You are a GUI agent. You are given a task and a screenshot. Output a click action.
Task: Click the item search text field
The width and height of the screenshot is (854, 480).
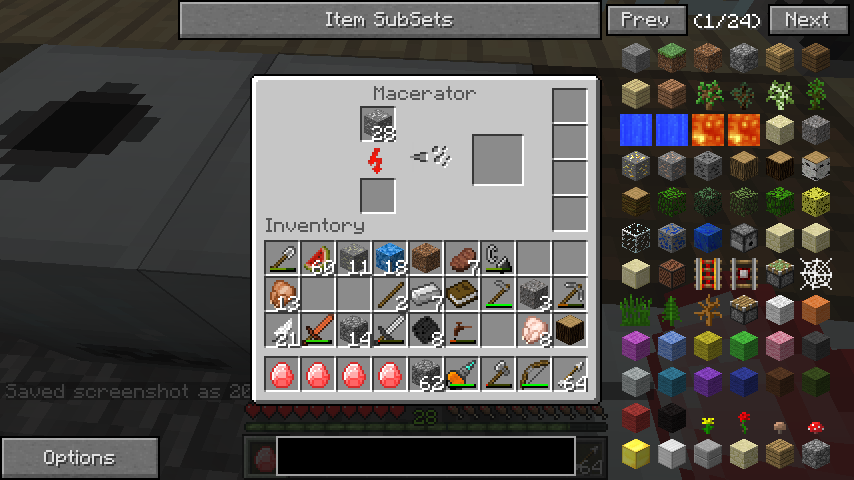click(425, 456)
